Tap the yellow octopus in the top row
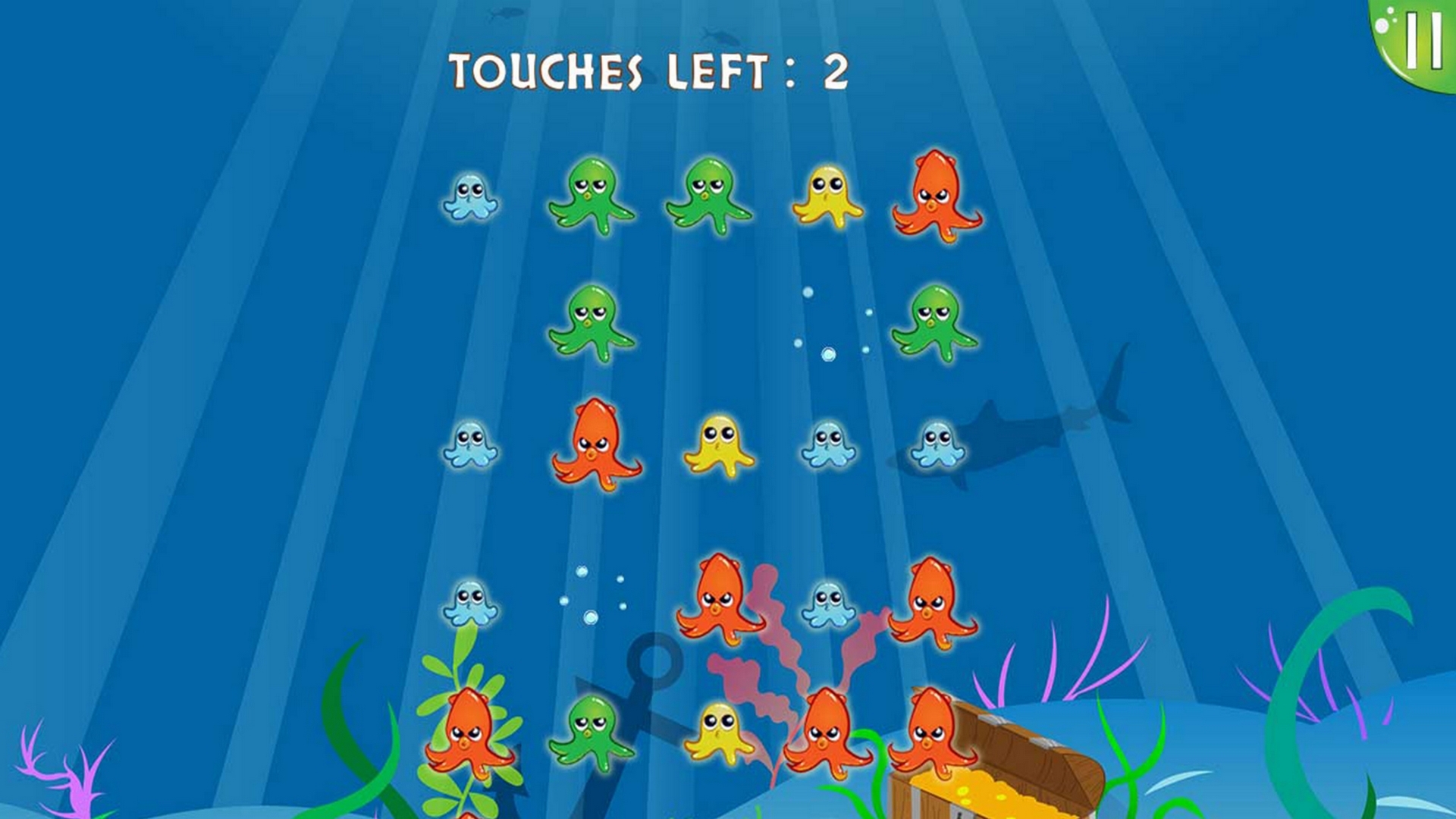Viewport: 1456px width, 819px height. tap(827, 197)
